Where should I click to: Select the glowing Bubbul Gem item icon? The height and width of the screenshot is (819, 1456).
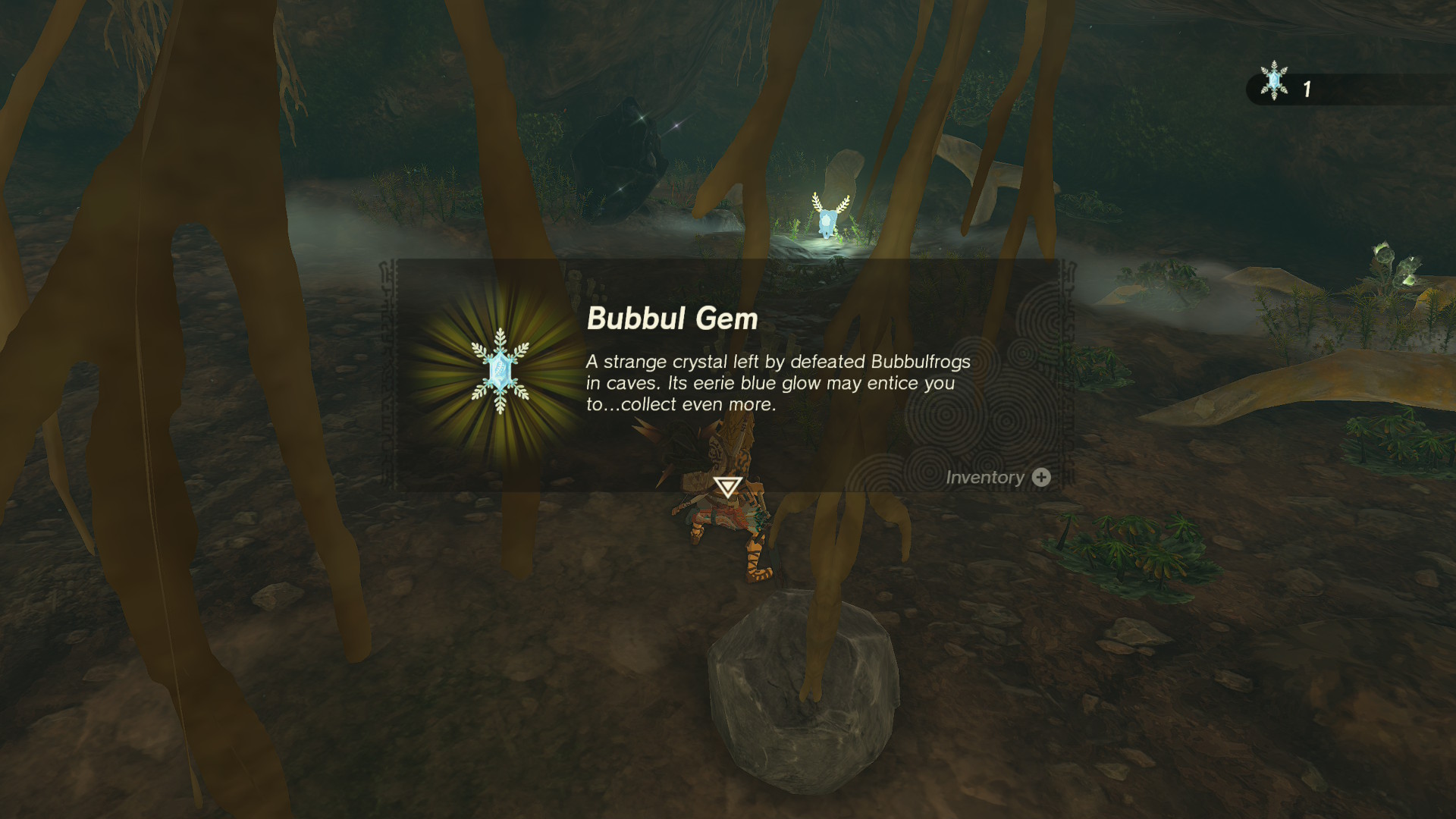click(500, 371)
